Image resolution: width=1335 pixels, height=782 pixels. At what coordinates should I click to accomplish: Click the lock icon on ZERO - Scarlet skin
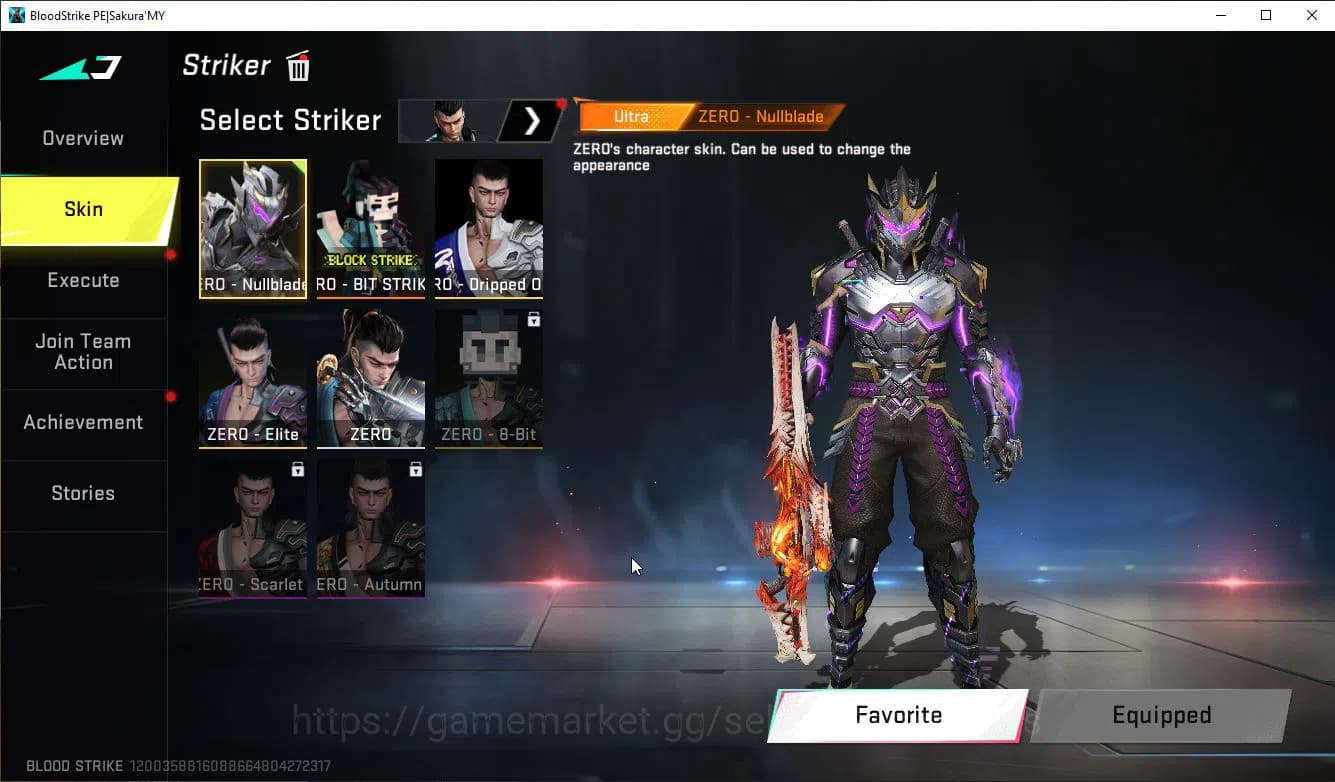click(x=297, y=469)
